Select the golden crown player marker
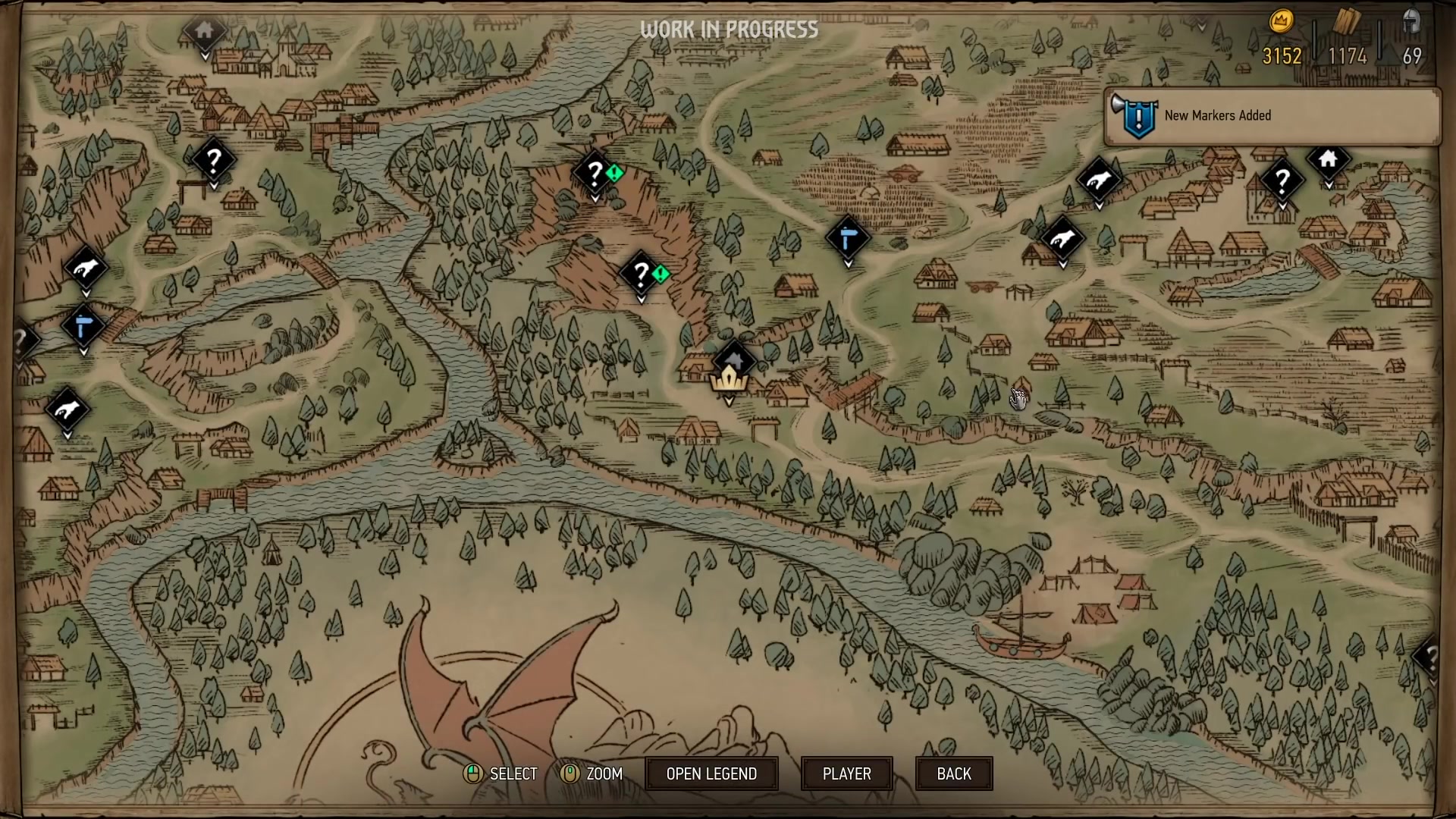The image size is (1456, 819). pos(730,378)
